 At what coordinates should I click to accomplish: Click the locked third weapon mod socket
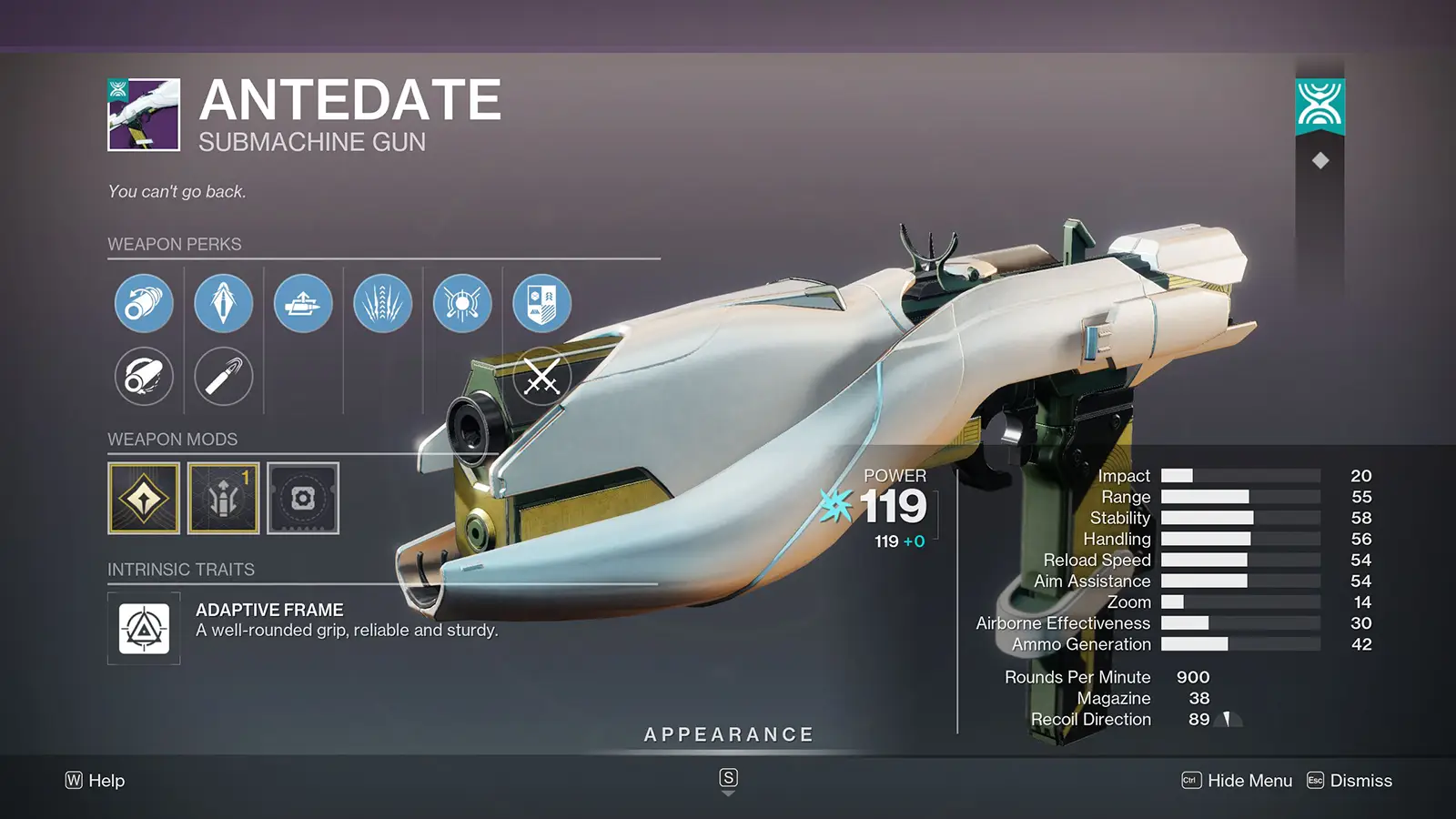(303, 499)
